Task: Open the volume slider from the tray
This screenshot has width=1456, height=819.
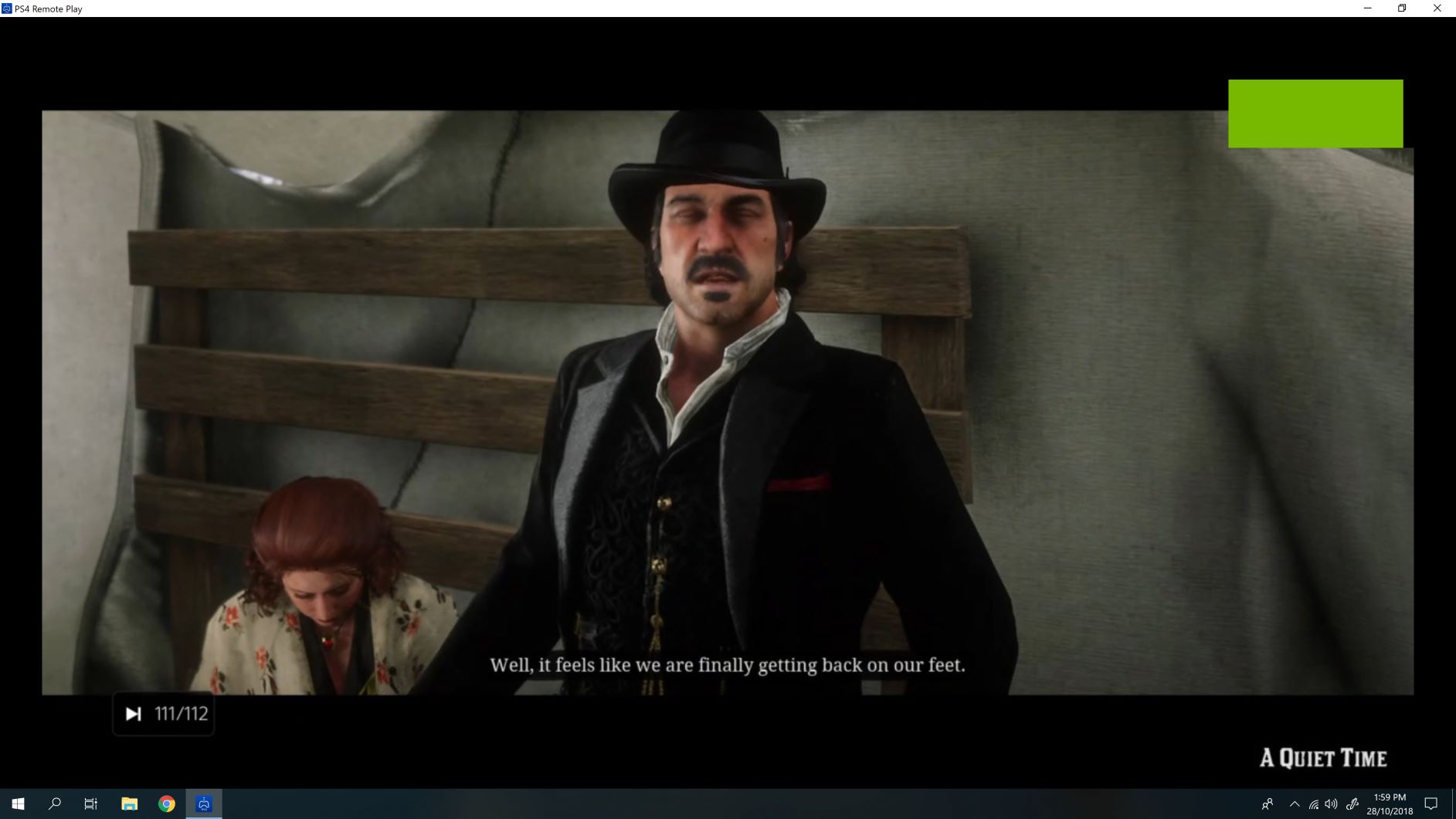Action: (x=1332, y=804)
